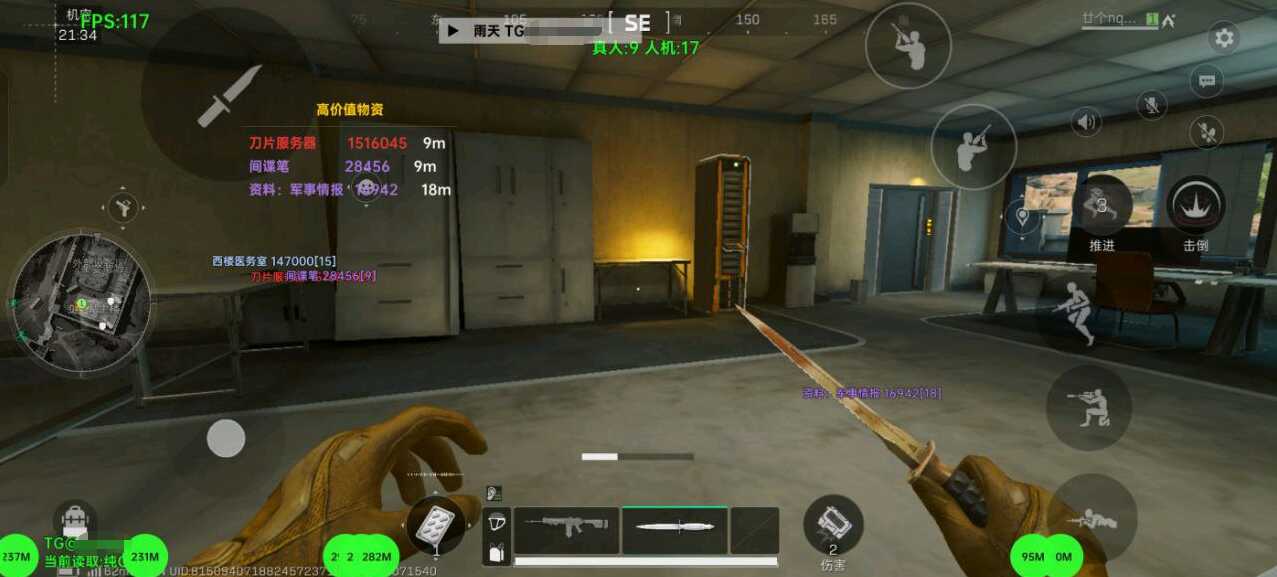This screenshot has height=577, width=1277.
Task: Toggle the speaker audio icon
Action: [1086, 122]
